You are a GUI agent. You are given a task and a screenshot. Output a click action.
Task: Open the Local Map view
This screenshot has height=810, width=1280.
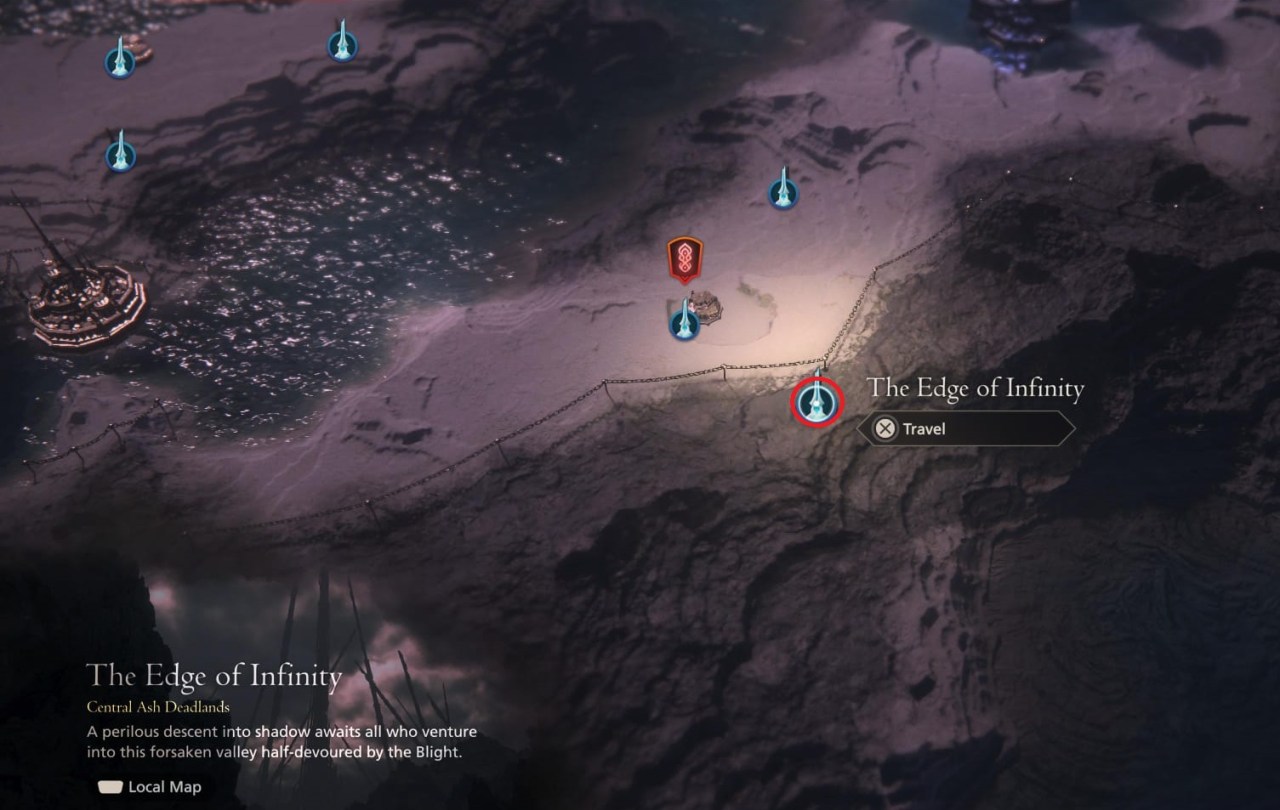pos(148,787)
